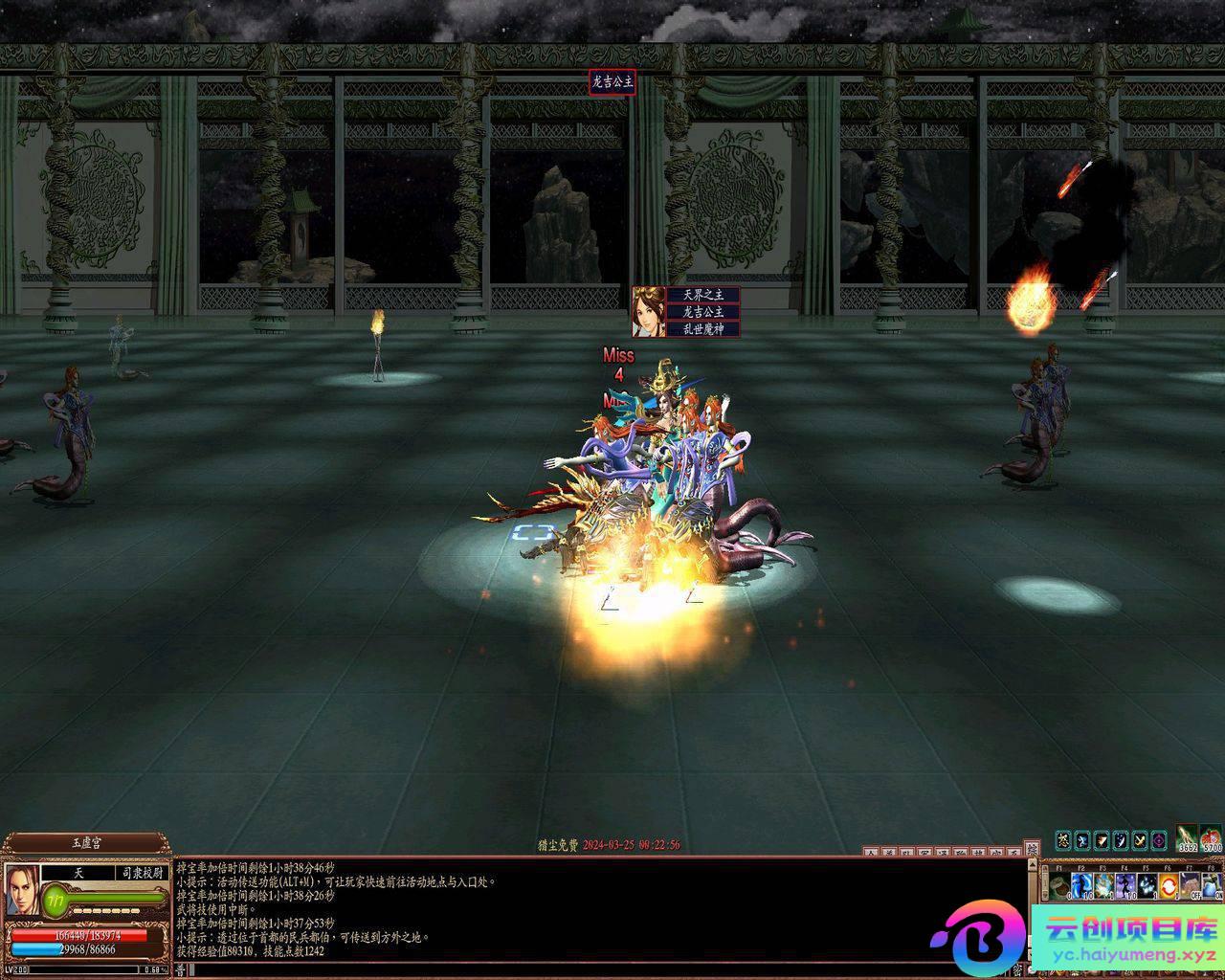1225x980 pixels.
Task: Activate the F2 blue running figure skill
Action: tap(1081, 885)
